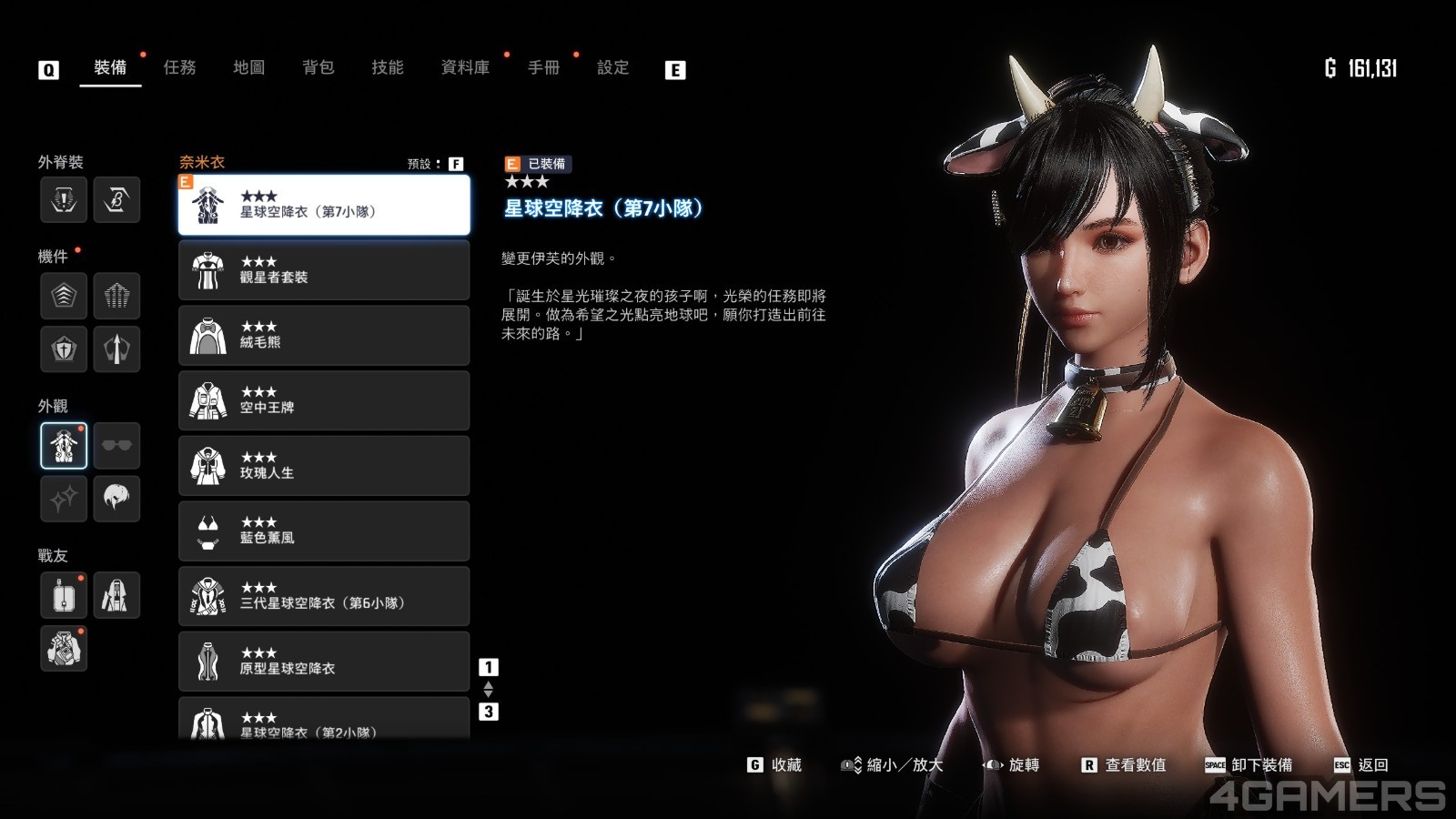Select the 觀星者套裝 outfit
This screenshot has width=1456, height=819.
tap(324, 270)
